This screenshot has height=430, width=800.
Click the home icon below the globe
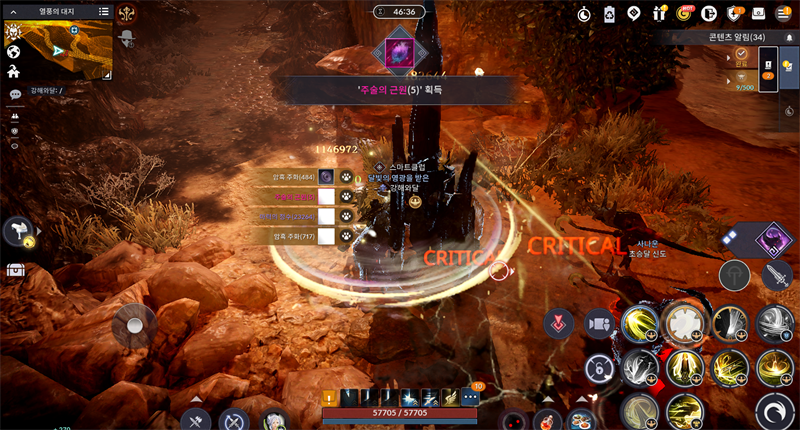[14, 72]
